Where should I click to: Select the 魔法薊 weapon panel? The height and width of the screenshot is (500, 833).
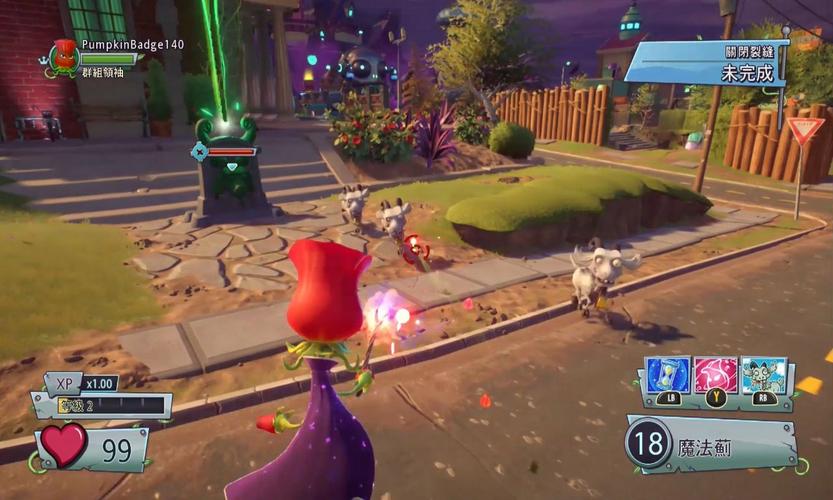(712, 444)
